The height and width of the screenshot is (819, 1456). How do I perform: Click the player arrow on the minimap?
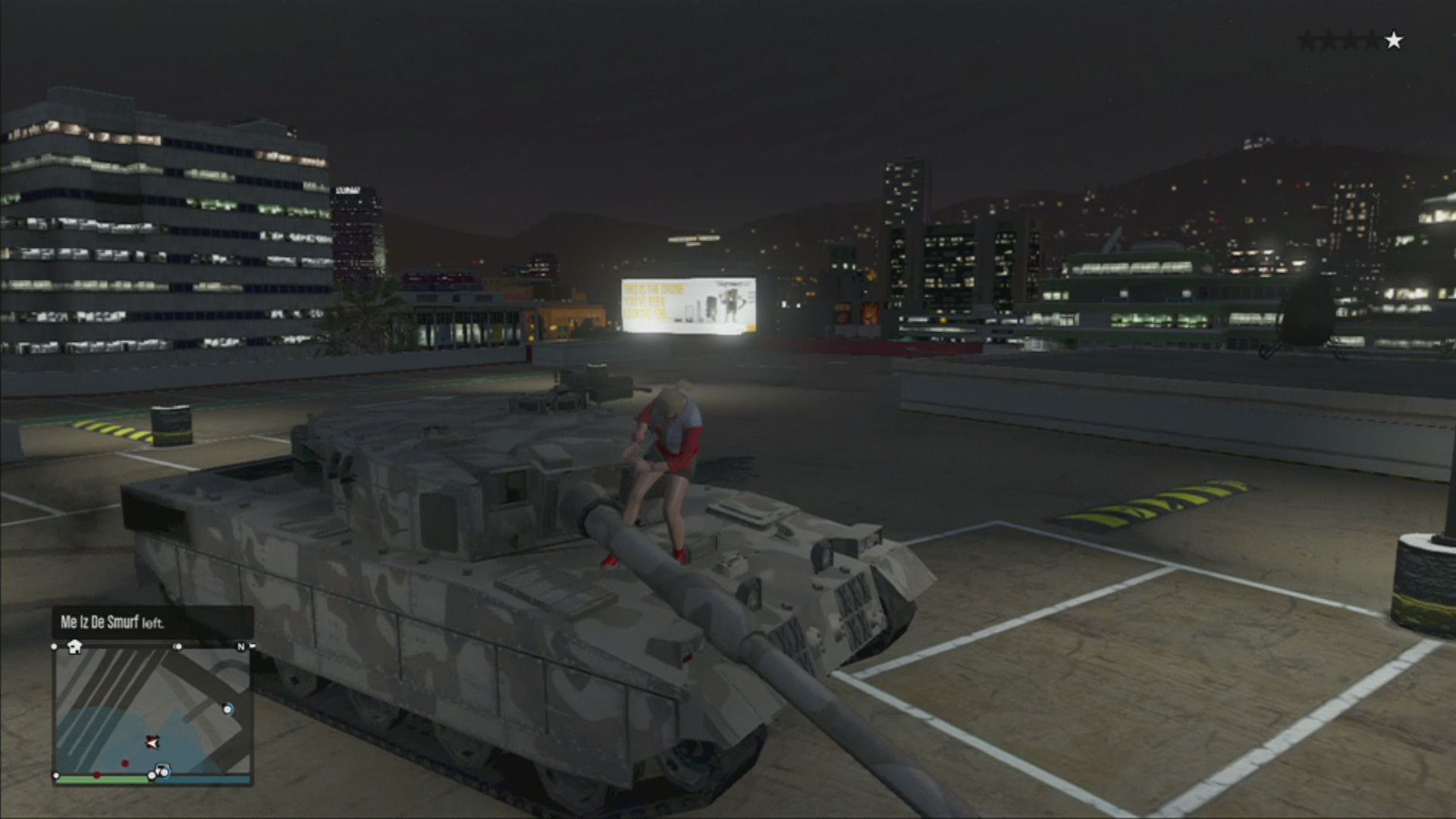152,742
